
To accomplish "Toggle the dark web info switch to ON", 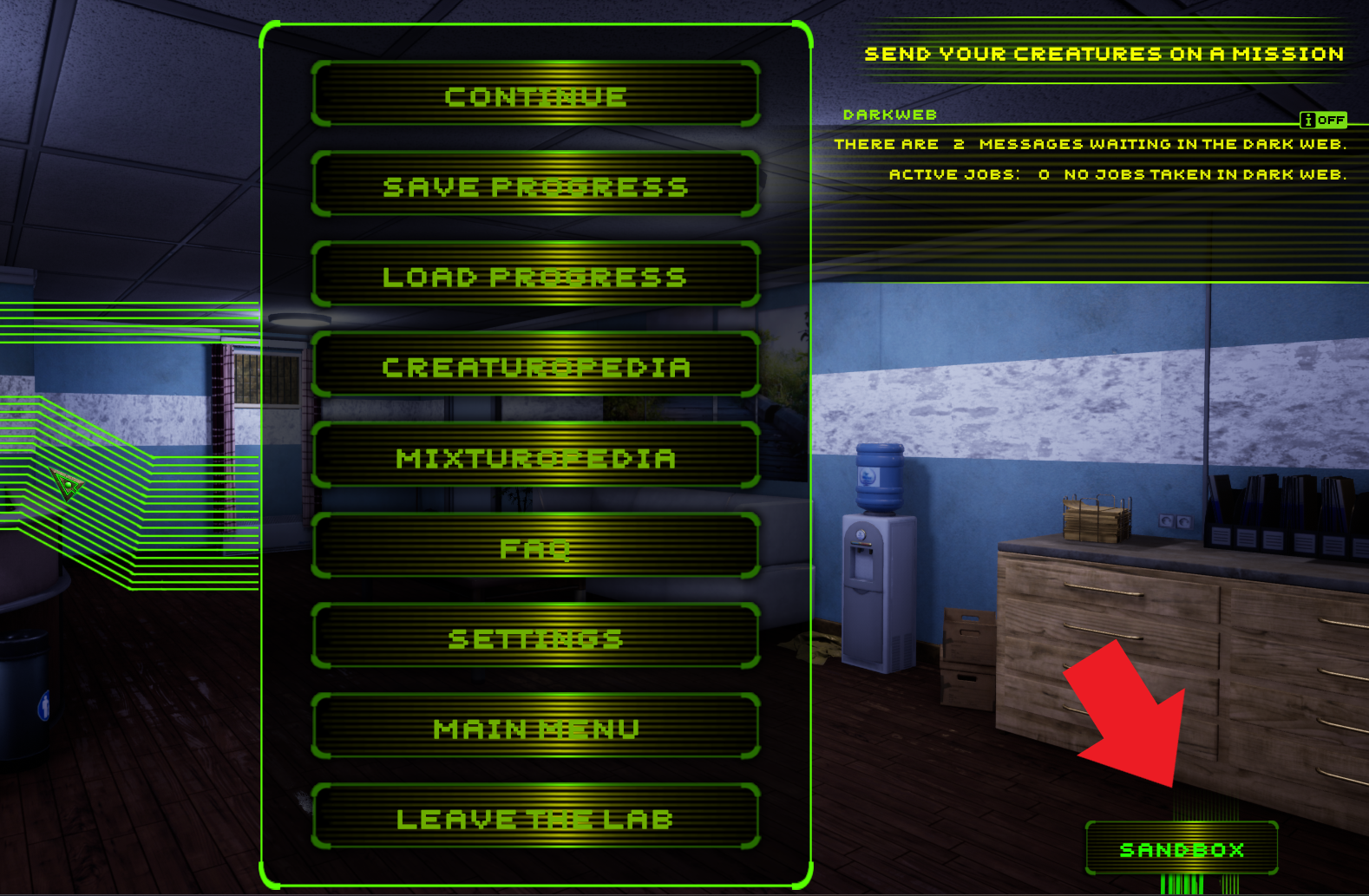I will click(x=1332, y=120).
